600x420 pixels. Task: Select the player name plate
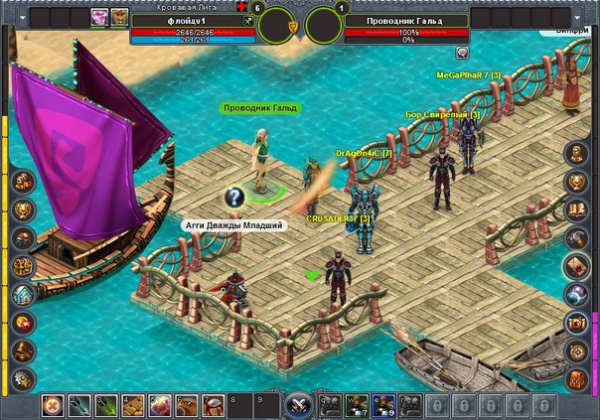coord(194,20)
